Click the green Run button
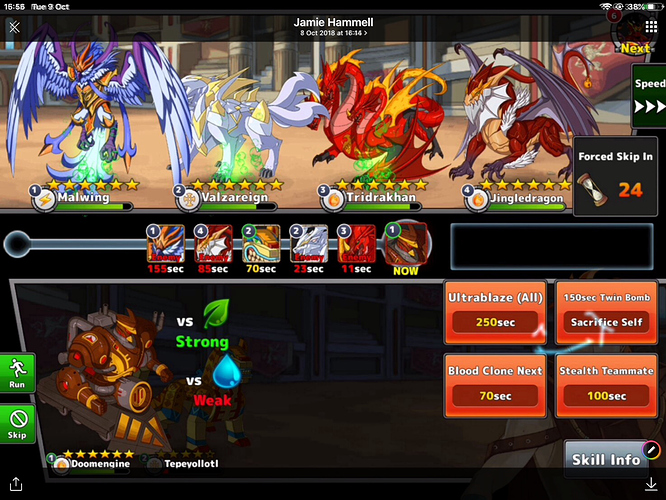666x500 pixels. pos(17,373)
